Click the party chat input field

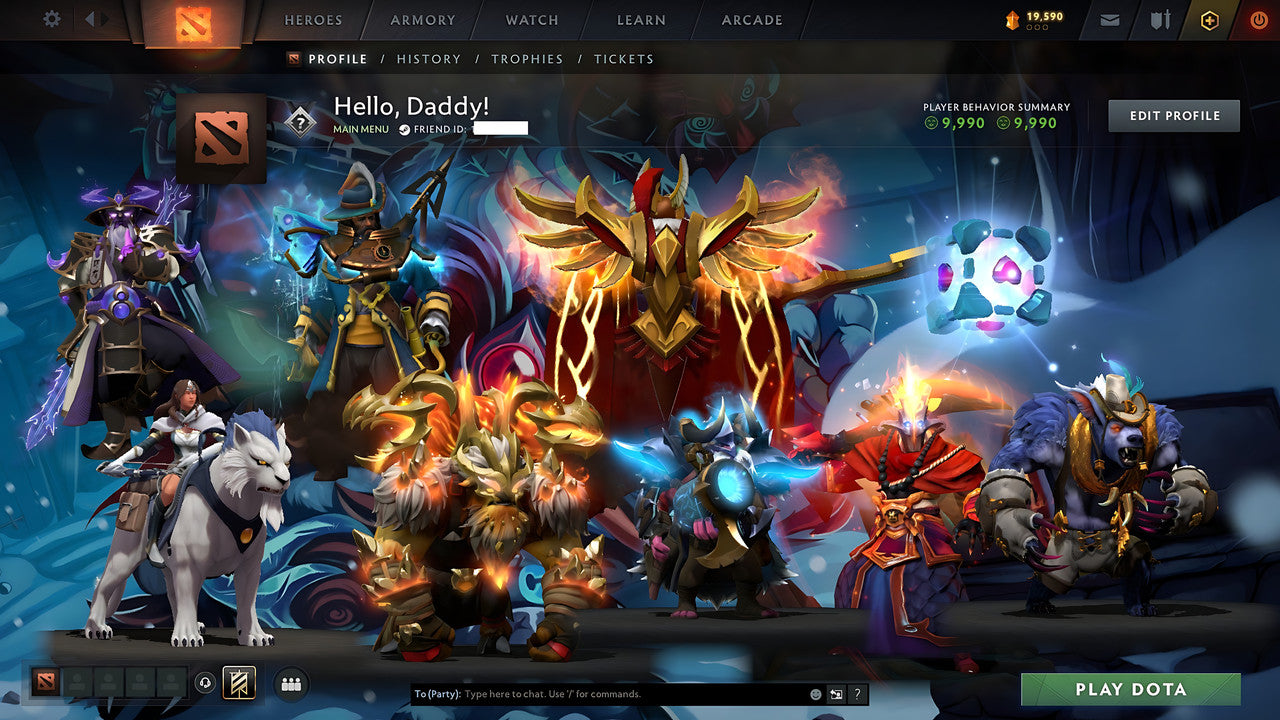tap(600, 691)
